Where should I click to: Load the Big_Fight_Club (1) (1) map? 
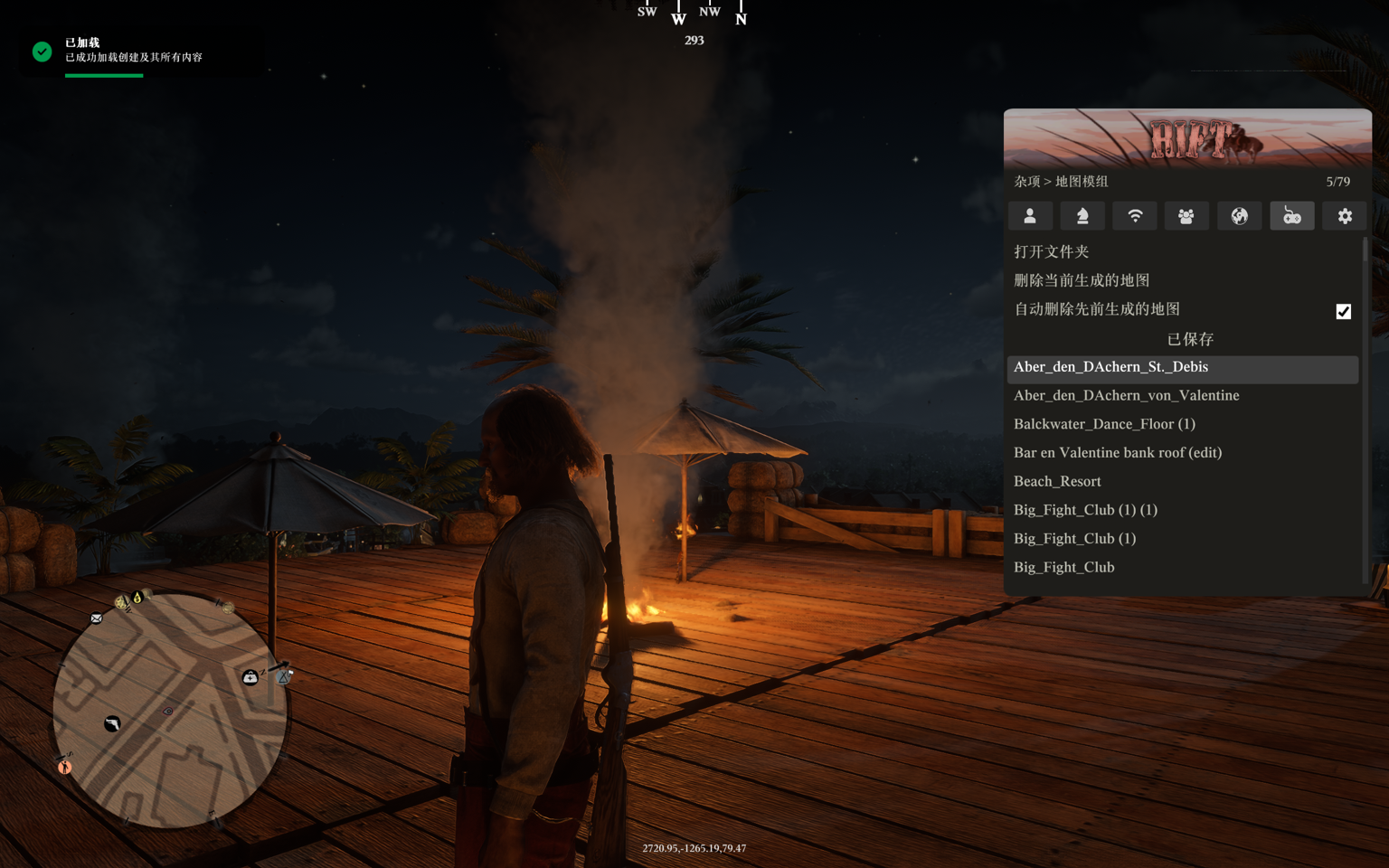click(x=1085, y=510)
